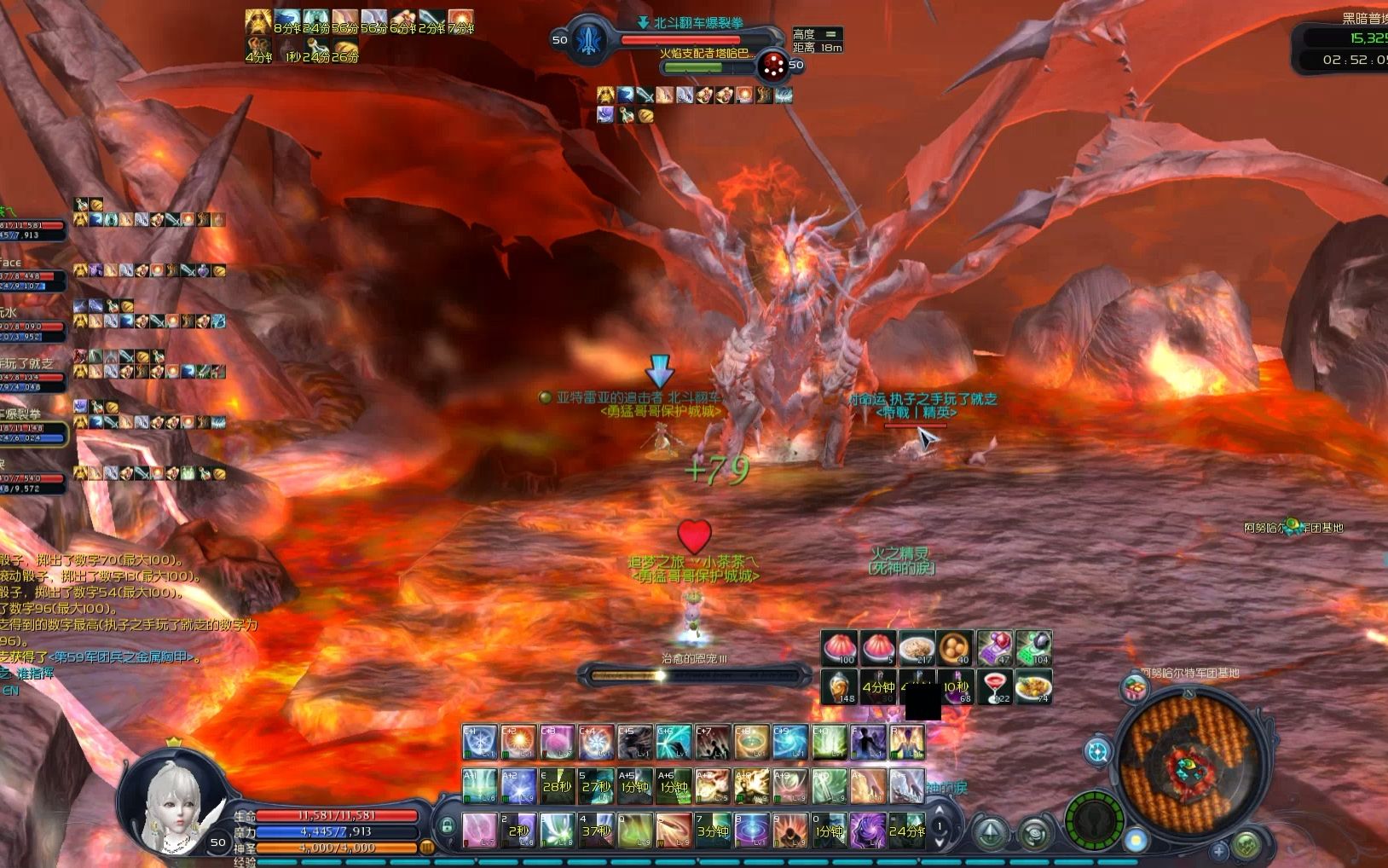Use the C+8 golden ring skill
Viewport: 1388px width, 868px height.
pyautogui.click(x=751, y=743)
